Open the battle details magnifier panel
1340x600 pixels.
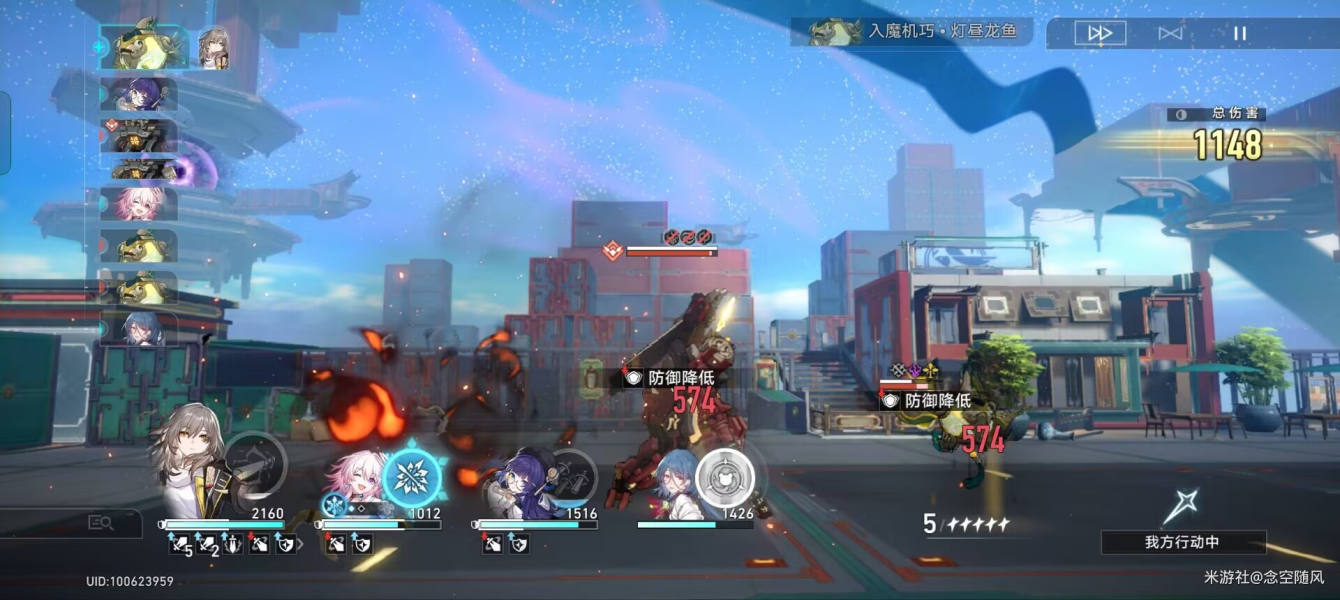[101, 522]
